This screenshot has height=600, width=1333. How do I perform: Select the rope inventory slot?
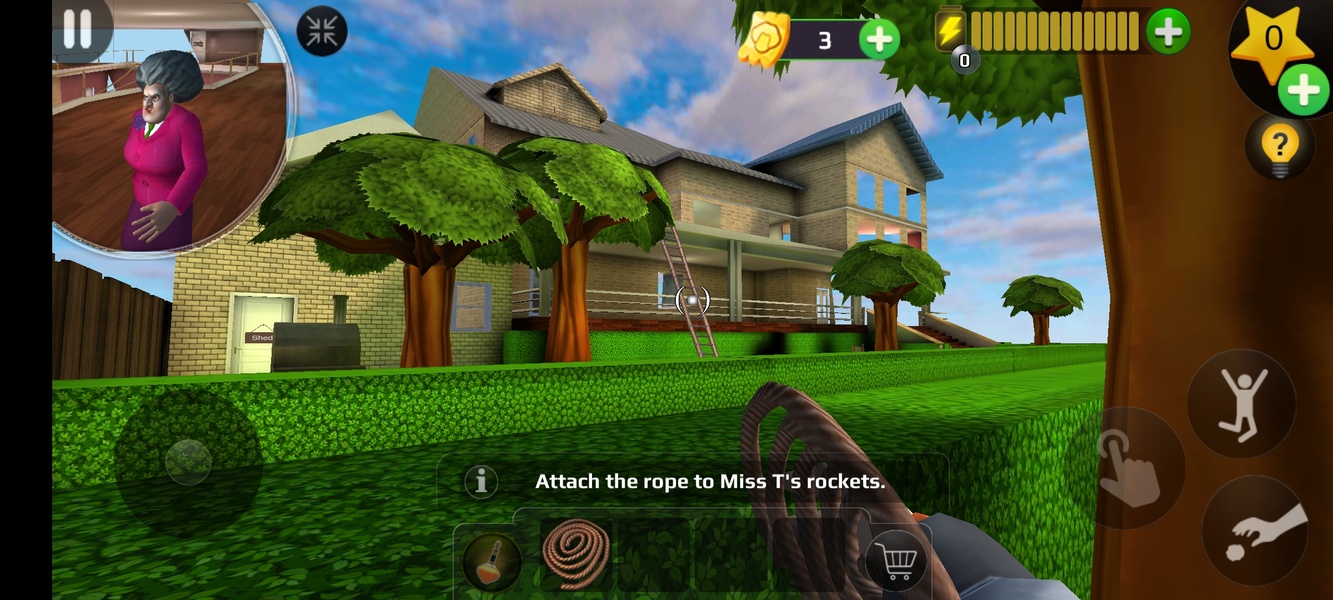pyautogui.click(x=576, y=554)
